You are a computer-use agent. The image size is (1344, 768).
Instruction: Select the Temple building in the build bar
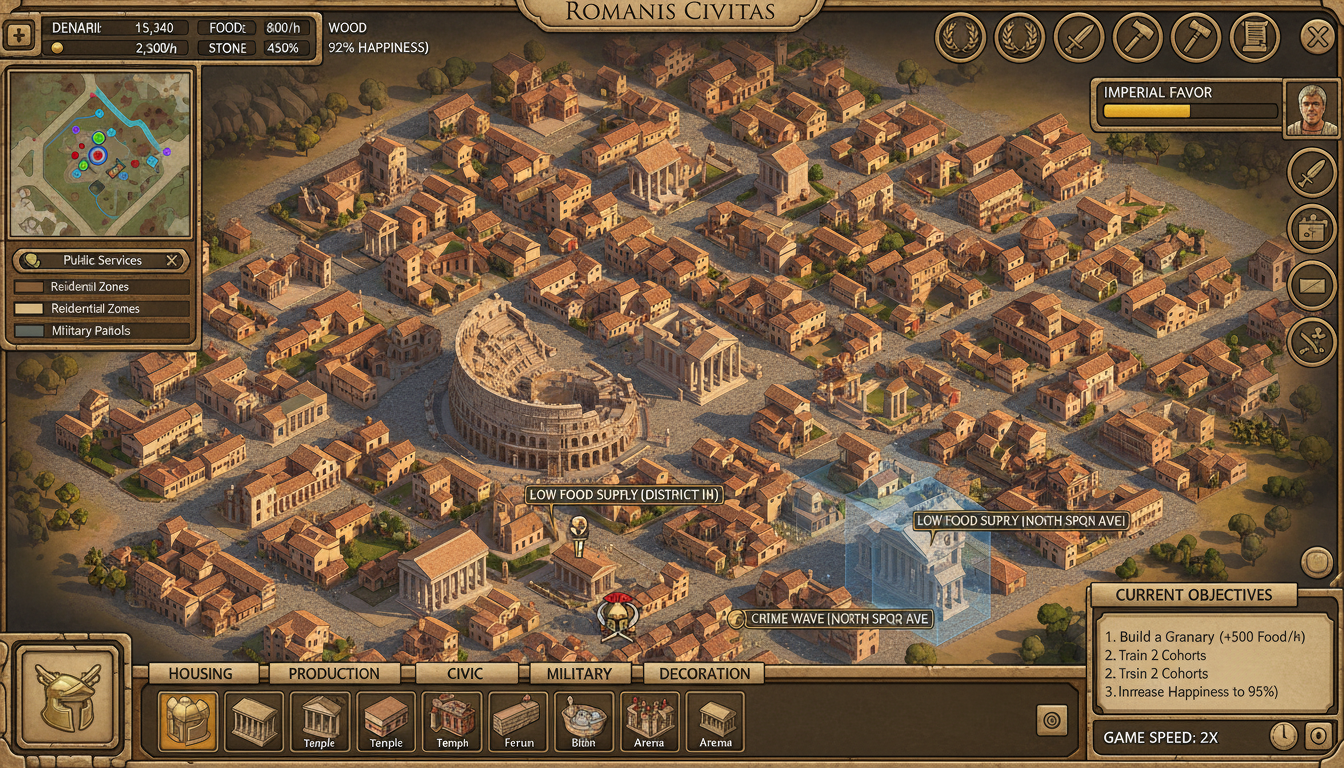[320, 722]
